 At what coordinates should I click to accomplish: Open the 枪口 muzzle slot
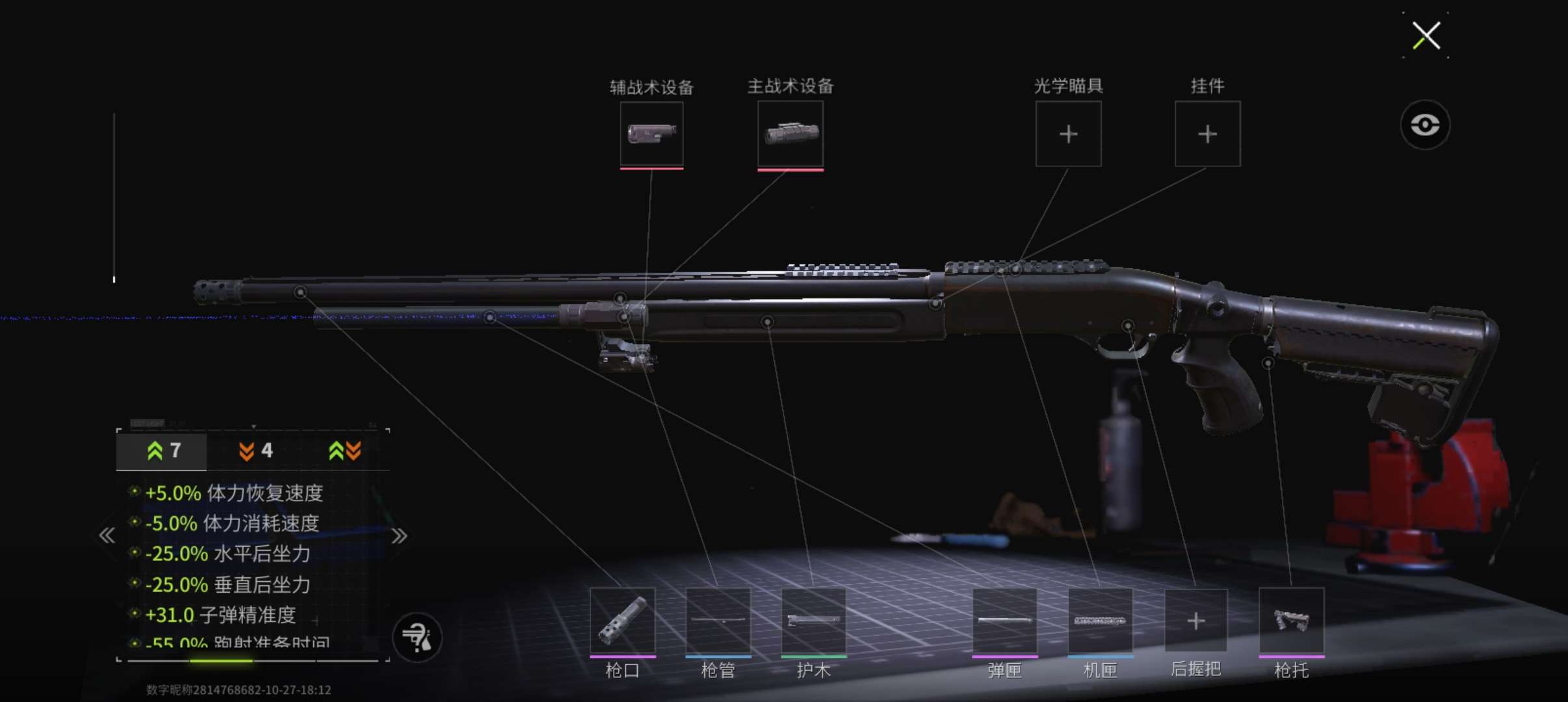(622, 621)
